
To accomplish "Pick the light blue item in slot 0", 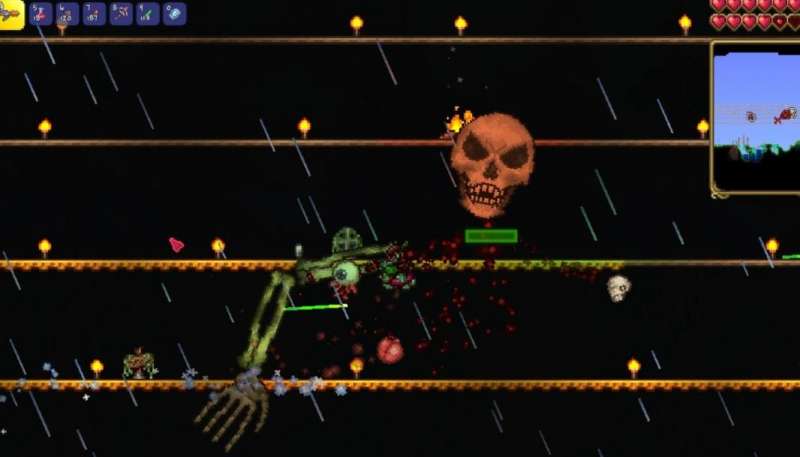I will tap(174, 14).
